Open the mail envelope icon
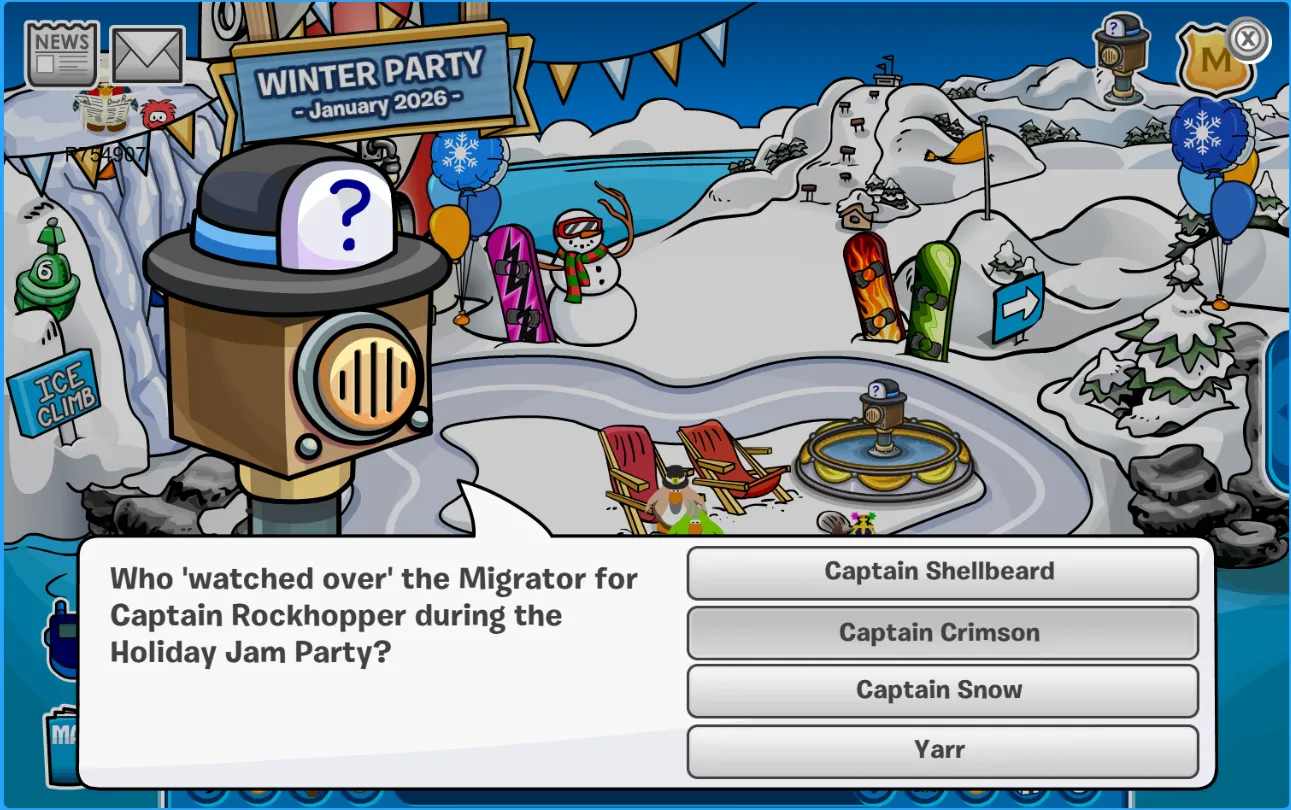Image resolution: width=1291 pixels, height=810 pixels. tap(147, 56)
